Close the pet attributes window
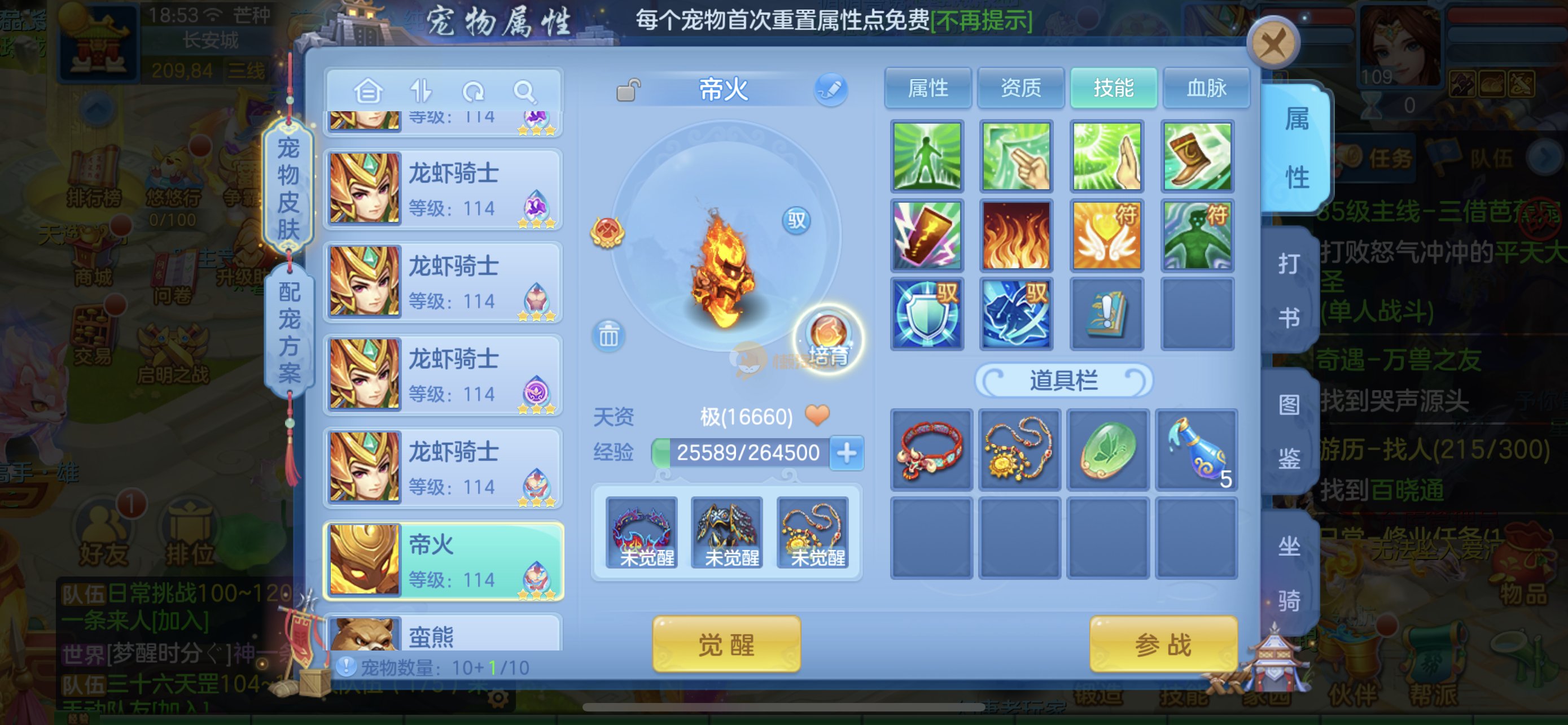 tap(1273, 43)
